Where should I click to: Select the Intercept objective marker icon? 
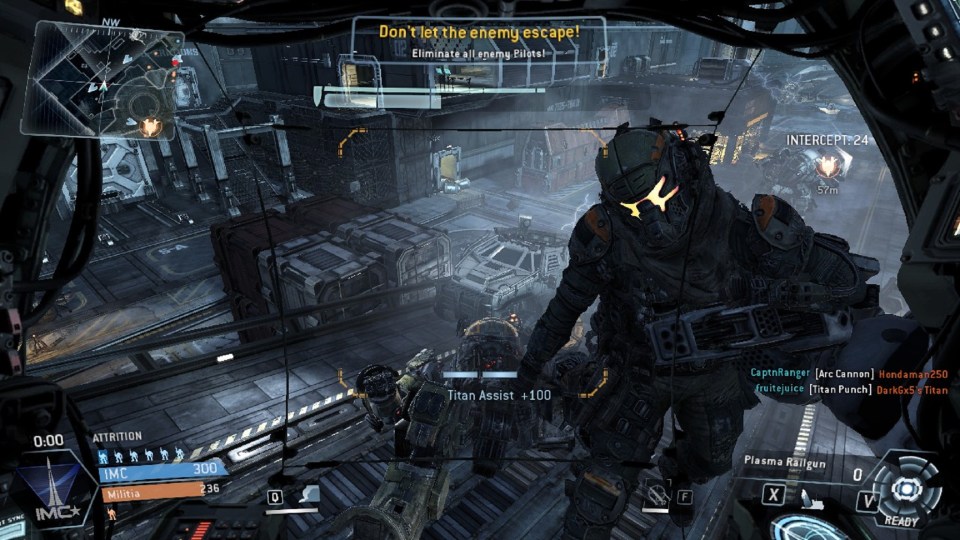pos(828,165)
